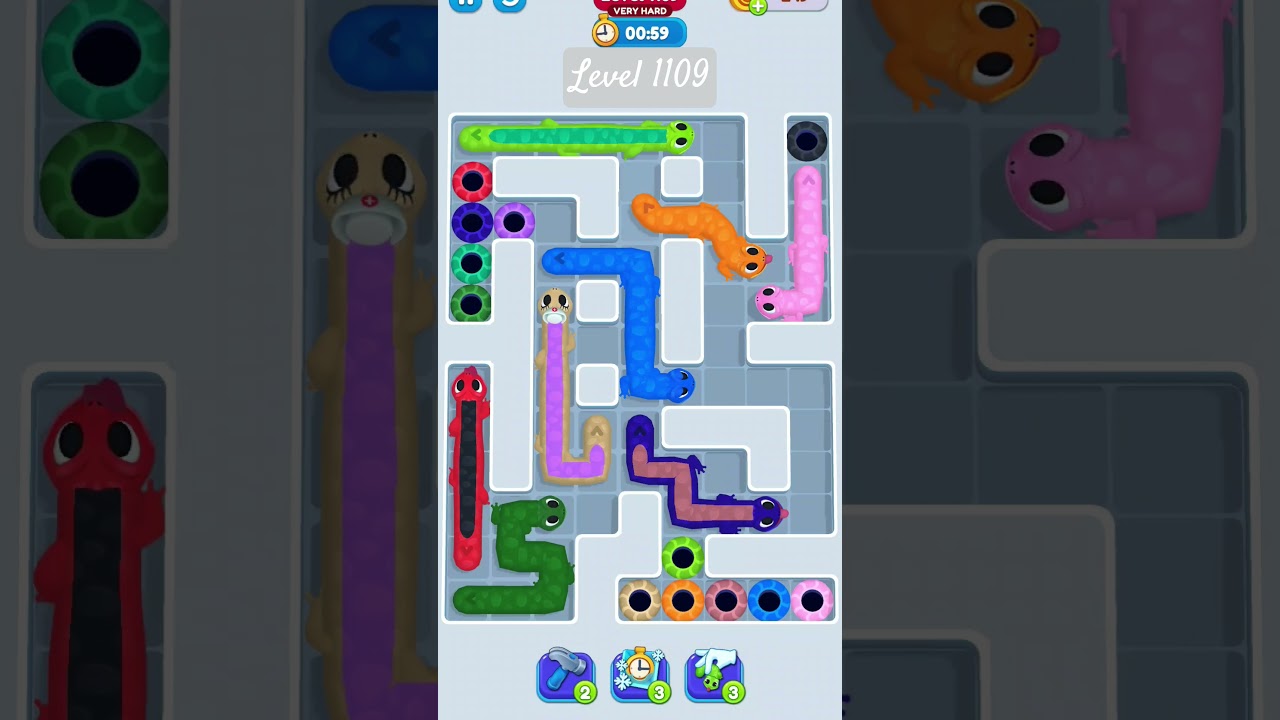The height and width of the screenshot is (720, 1280).
Task: Use the remove snake booster
Action: 713,672
